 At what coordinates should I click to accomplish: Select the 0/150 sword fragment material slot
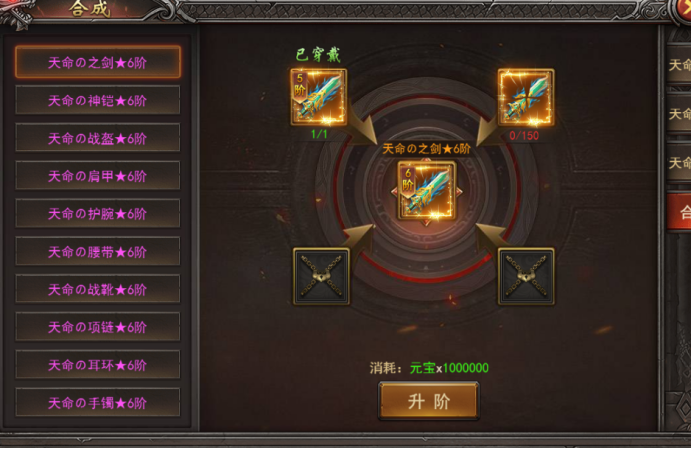[x=526, y=96]
